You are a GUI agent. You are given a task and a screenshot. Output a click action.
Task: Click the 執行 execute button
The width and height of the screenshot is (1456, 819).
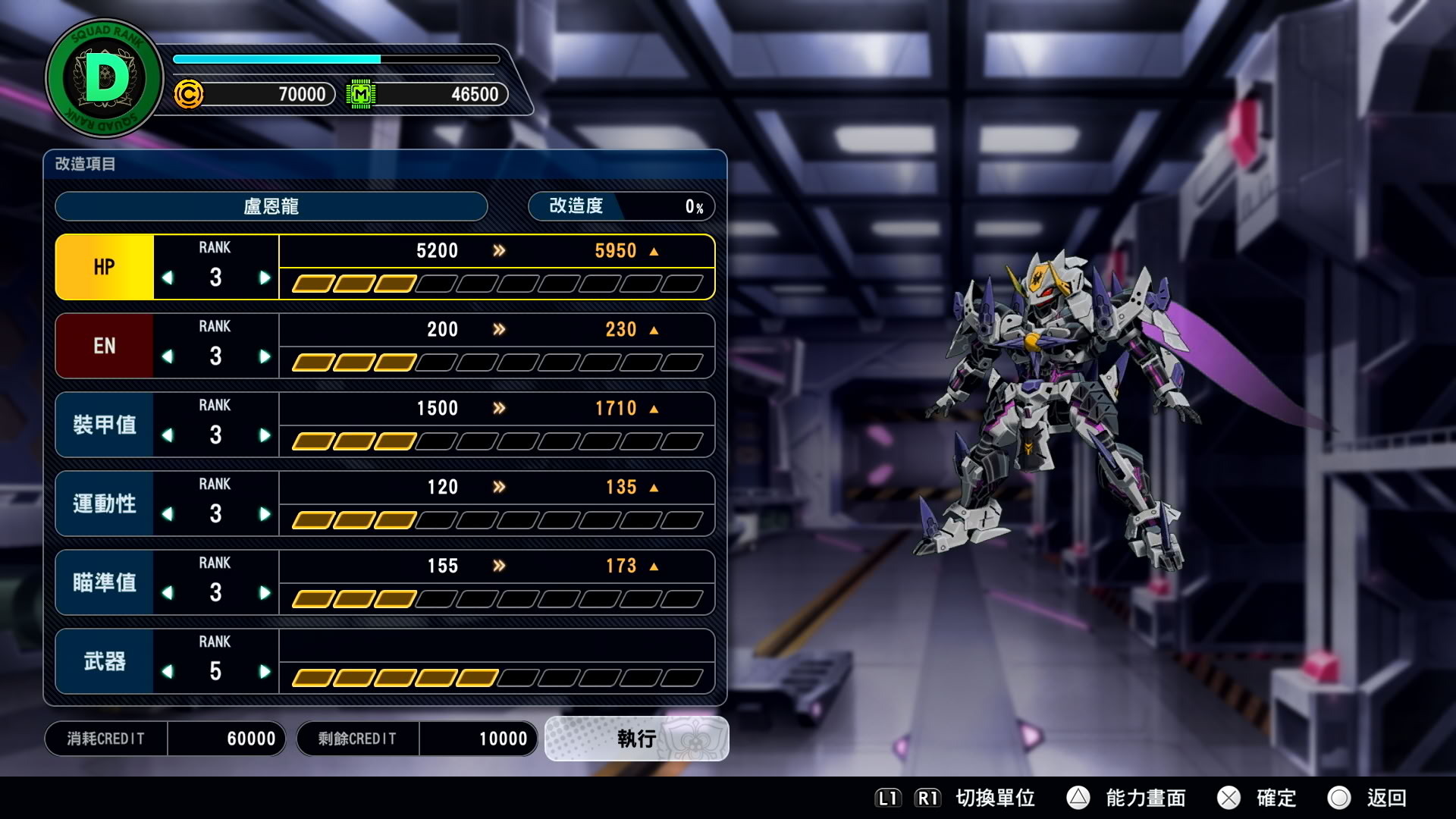pyautogui.click(x=636, y=738)
